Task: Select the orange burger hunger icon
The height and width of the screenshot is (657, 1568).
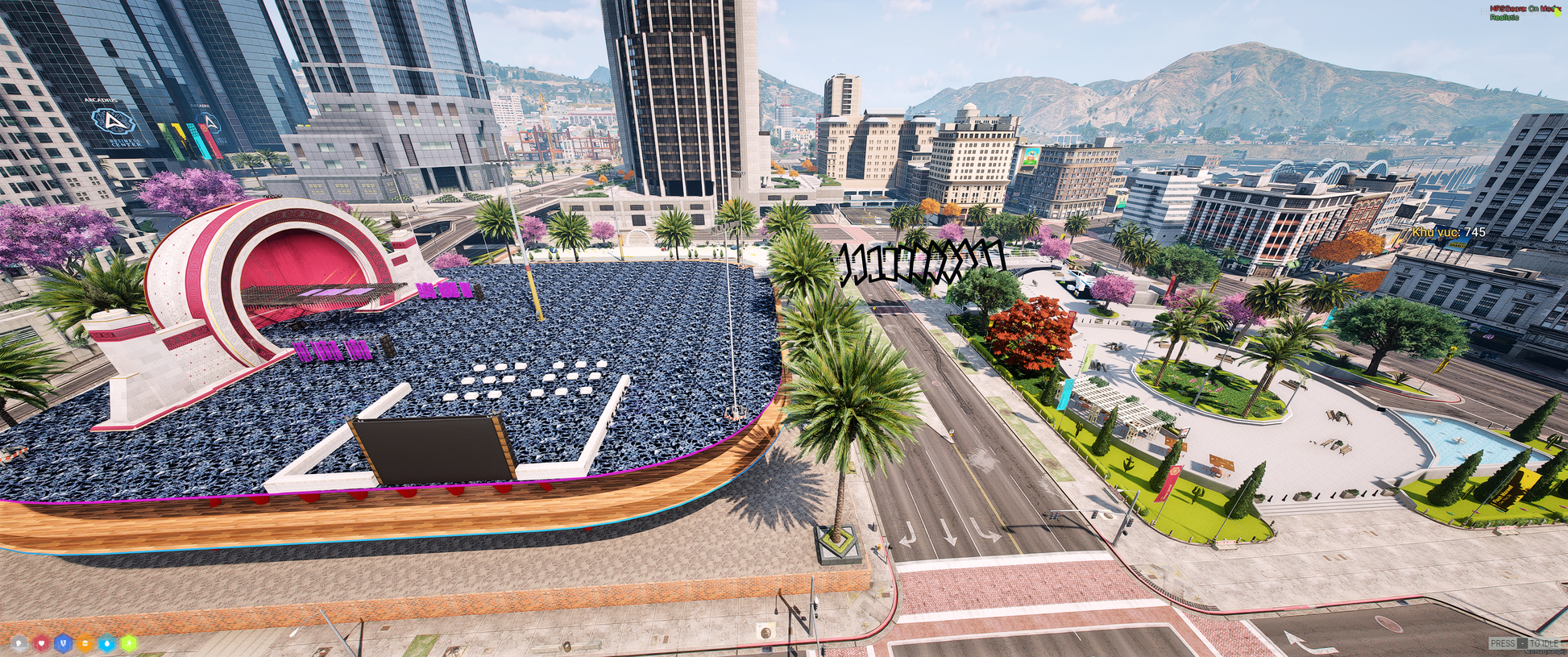Action: 85,643
